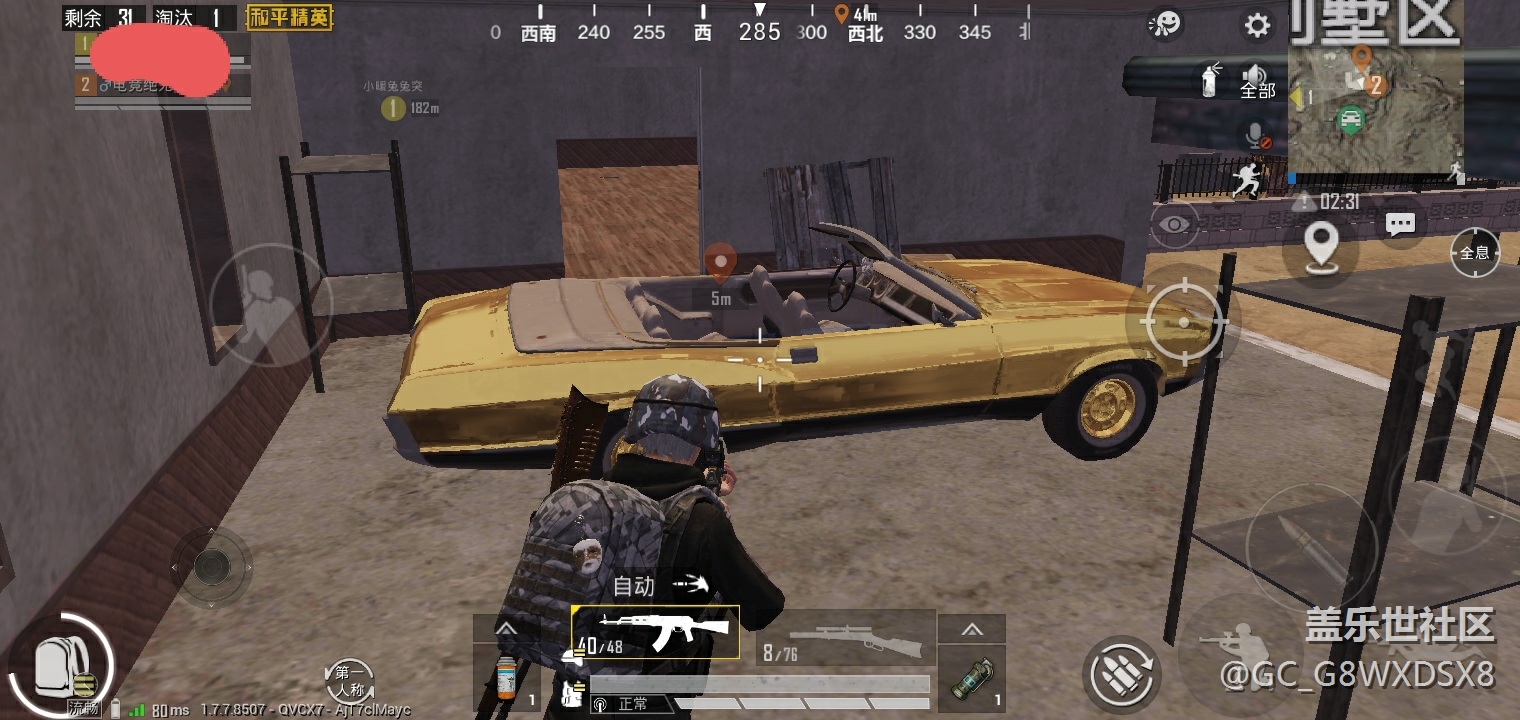1520x720 pixels.
Task: Activate the eye free-look button
Action: click(x=1175, y=224)
